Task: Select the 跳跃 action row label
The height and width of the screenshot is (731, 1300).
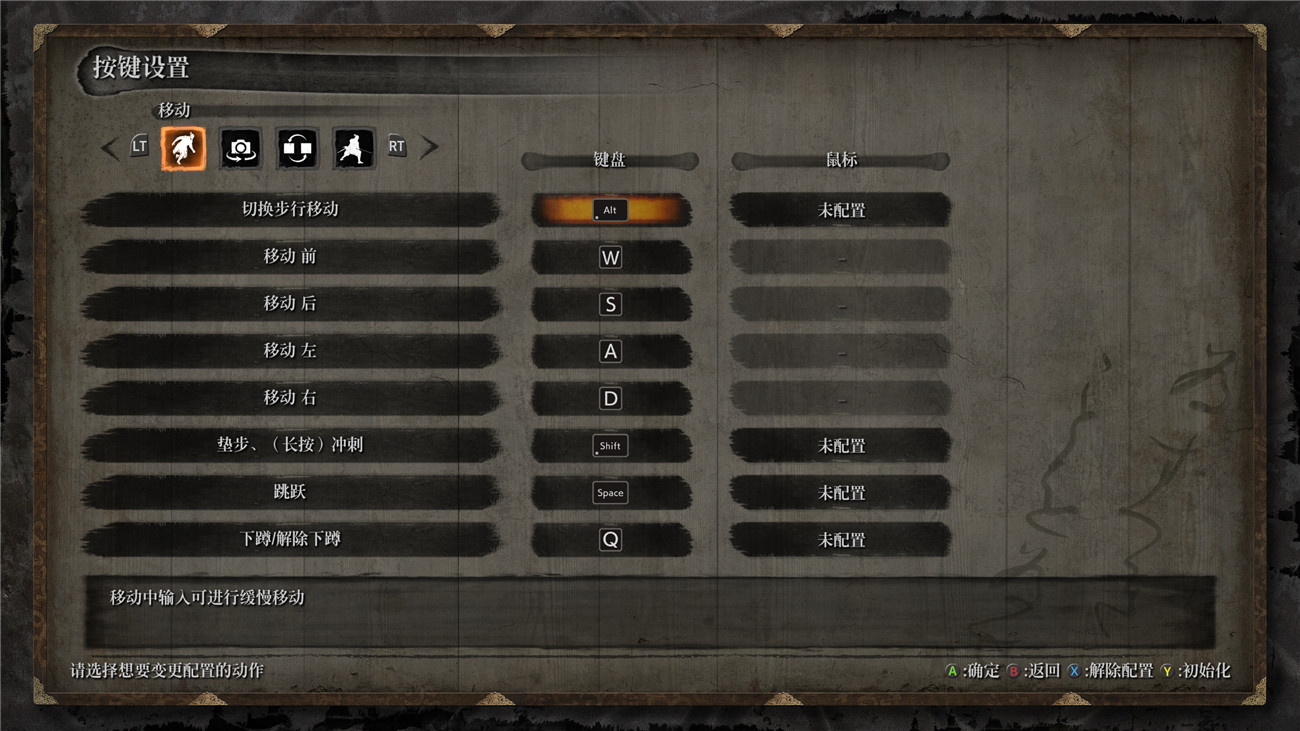Action: click(290, 492)
